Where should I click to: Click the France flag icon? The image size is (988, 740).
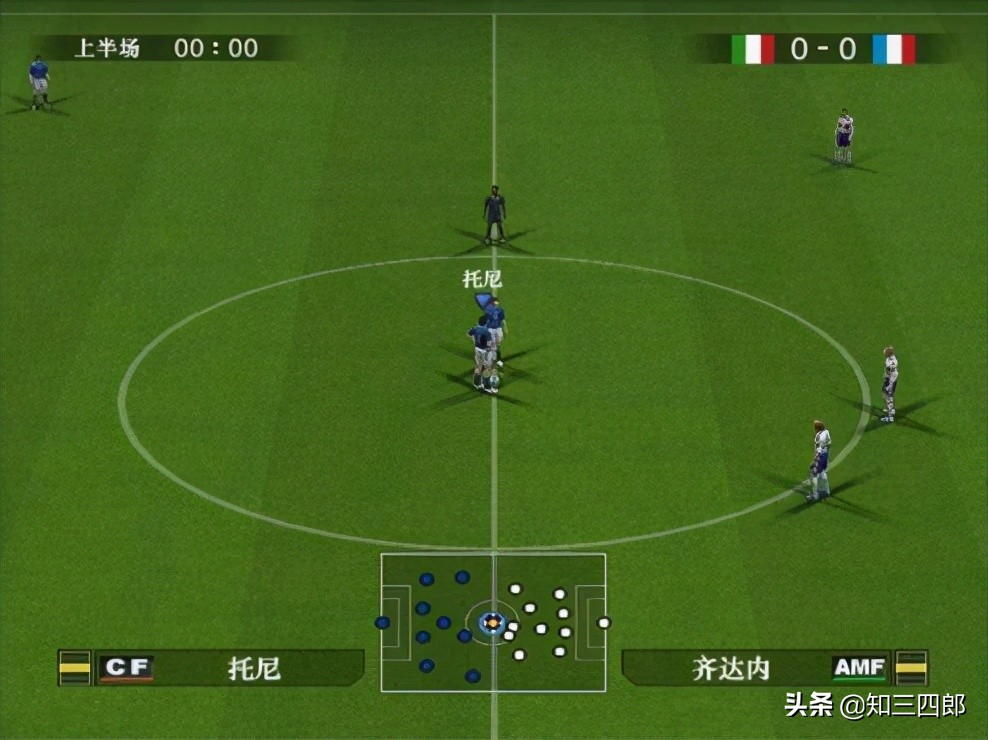[893, 49]
